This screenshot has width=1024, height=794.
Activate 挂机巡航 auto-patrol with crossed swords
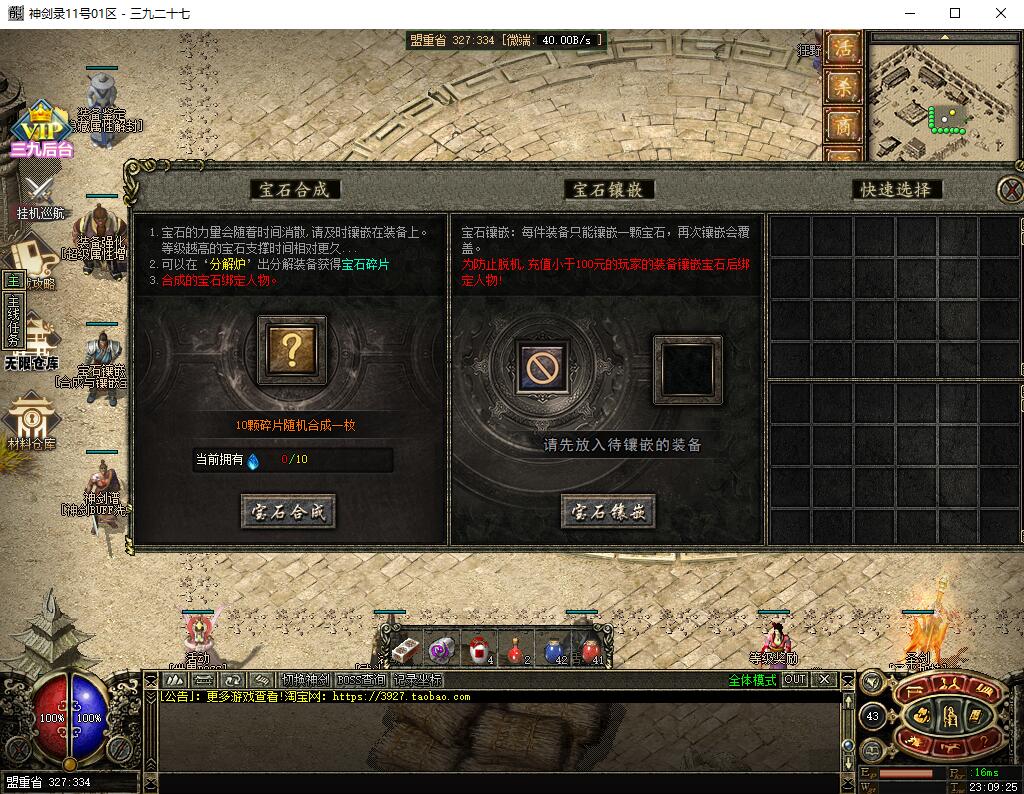click(41, 197)
